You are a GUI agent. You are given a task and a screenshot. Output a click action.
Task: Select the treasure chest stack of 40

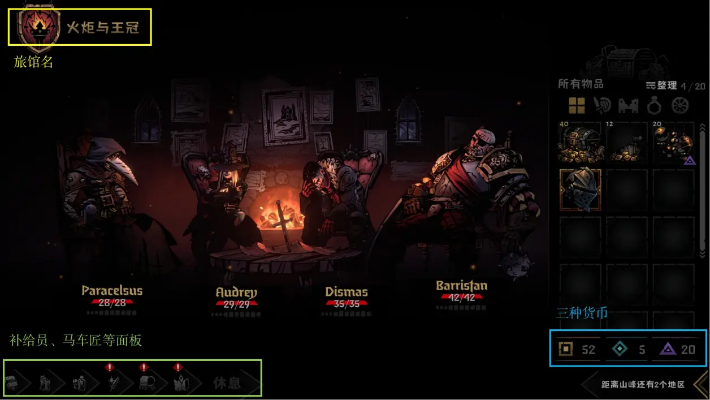tap(580, 143)
